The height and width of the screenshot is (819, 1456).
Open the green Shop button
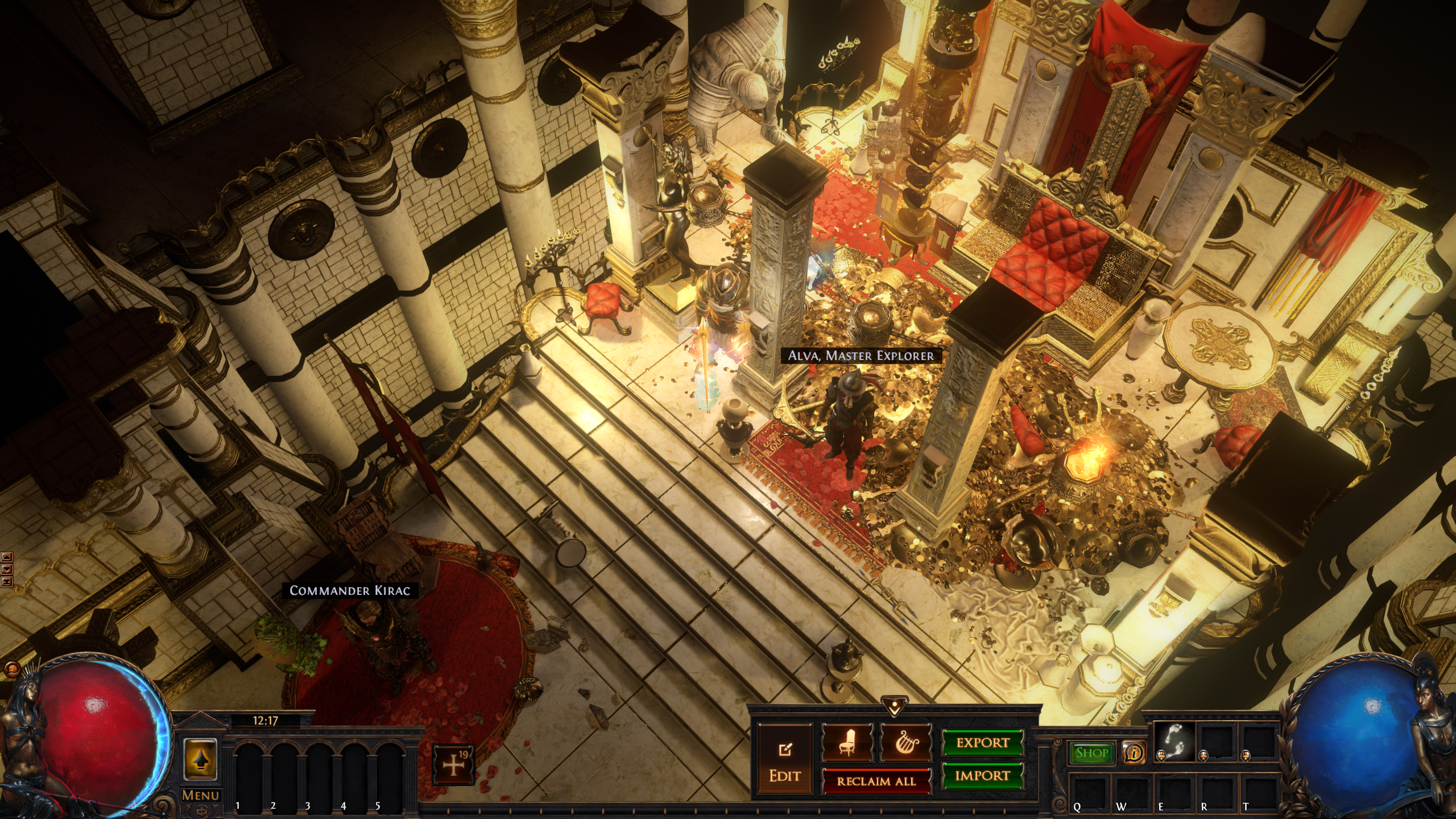click(1092, 753)
